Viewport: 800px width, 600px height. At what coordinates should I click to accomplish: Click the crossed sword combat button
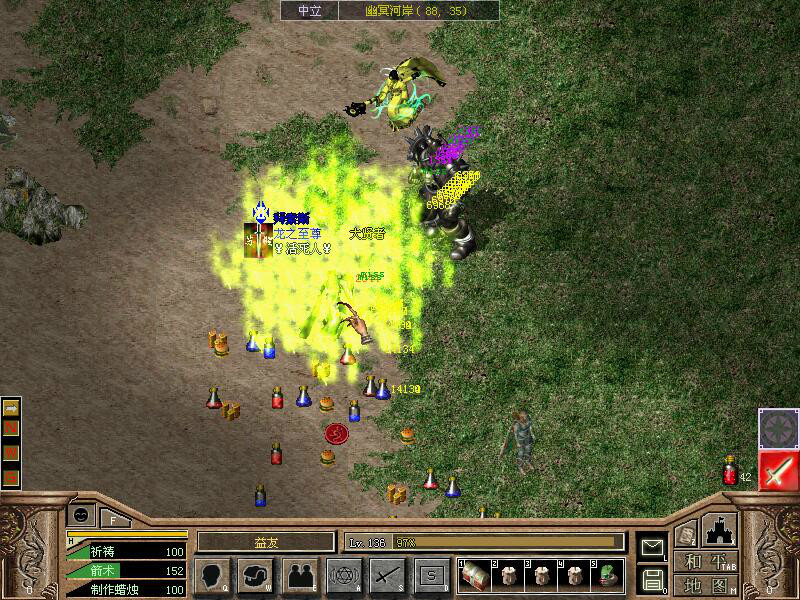click(387, 576)
